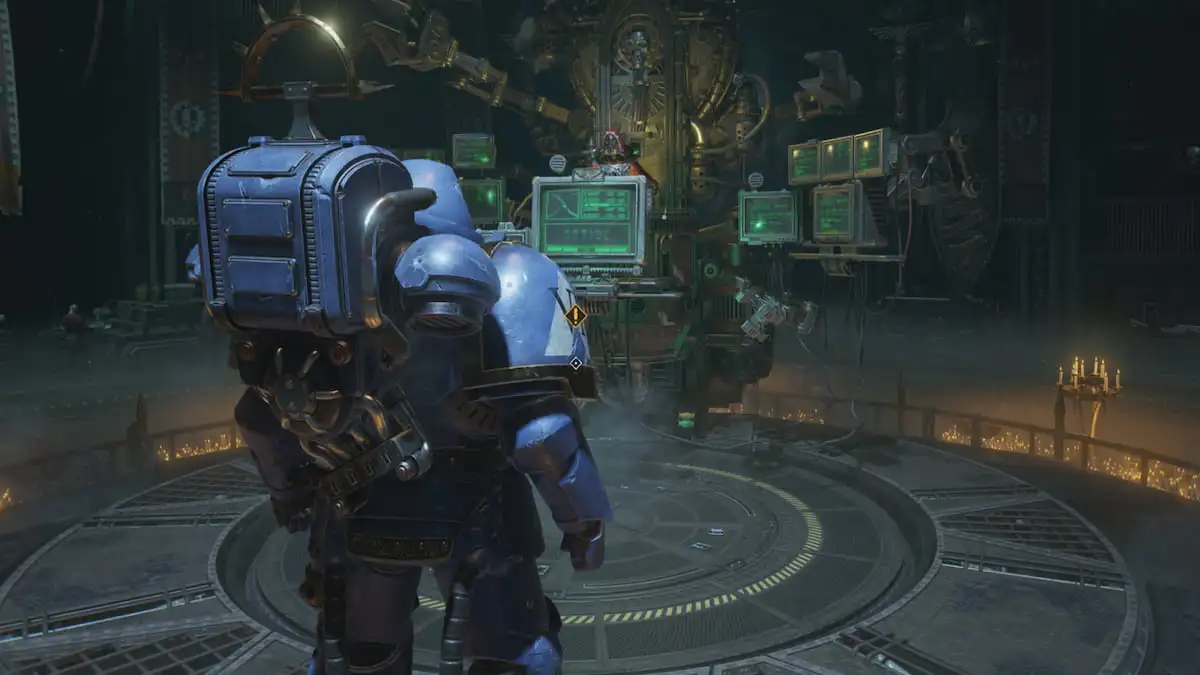This screenshot has height=675, width=1200.
Task: Select the small white diamond waypoint marker
Action: coord(575,363)
